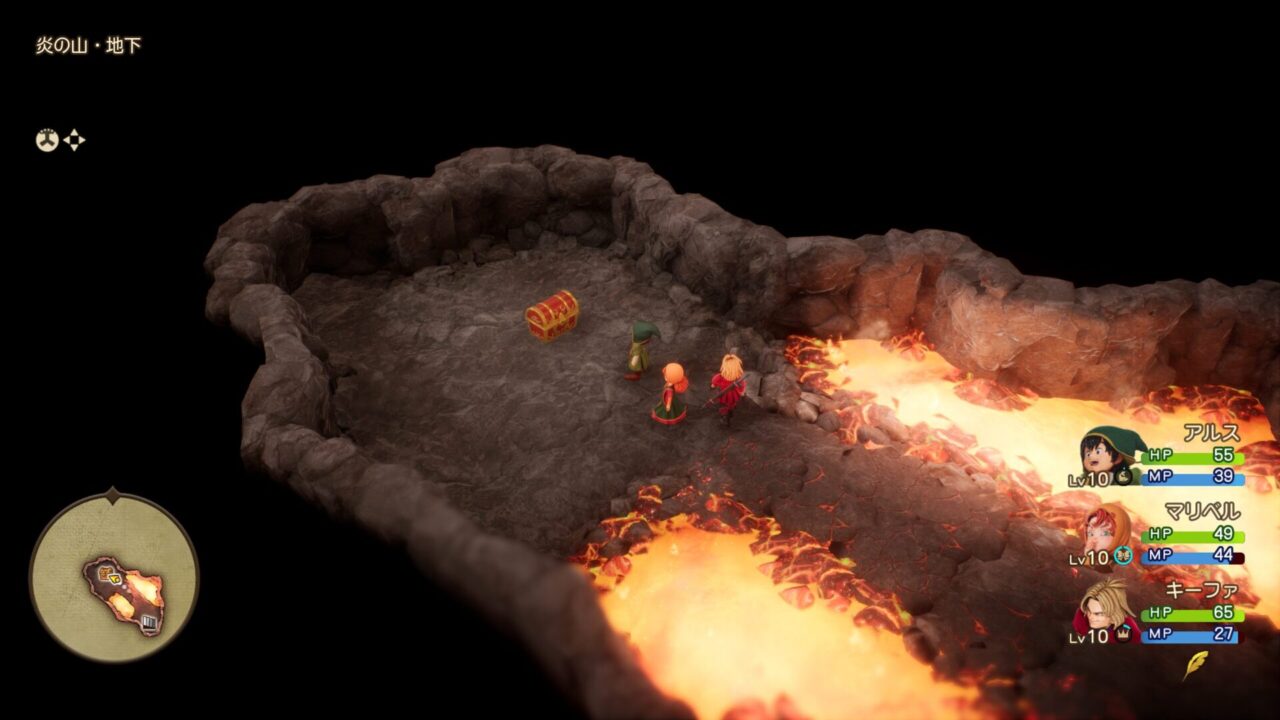Open the circular dungeon minimap
This screenshot has height=720, width=1280.
click(113, 577)
